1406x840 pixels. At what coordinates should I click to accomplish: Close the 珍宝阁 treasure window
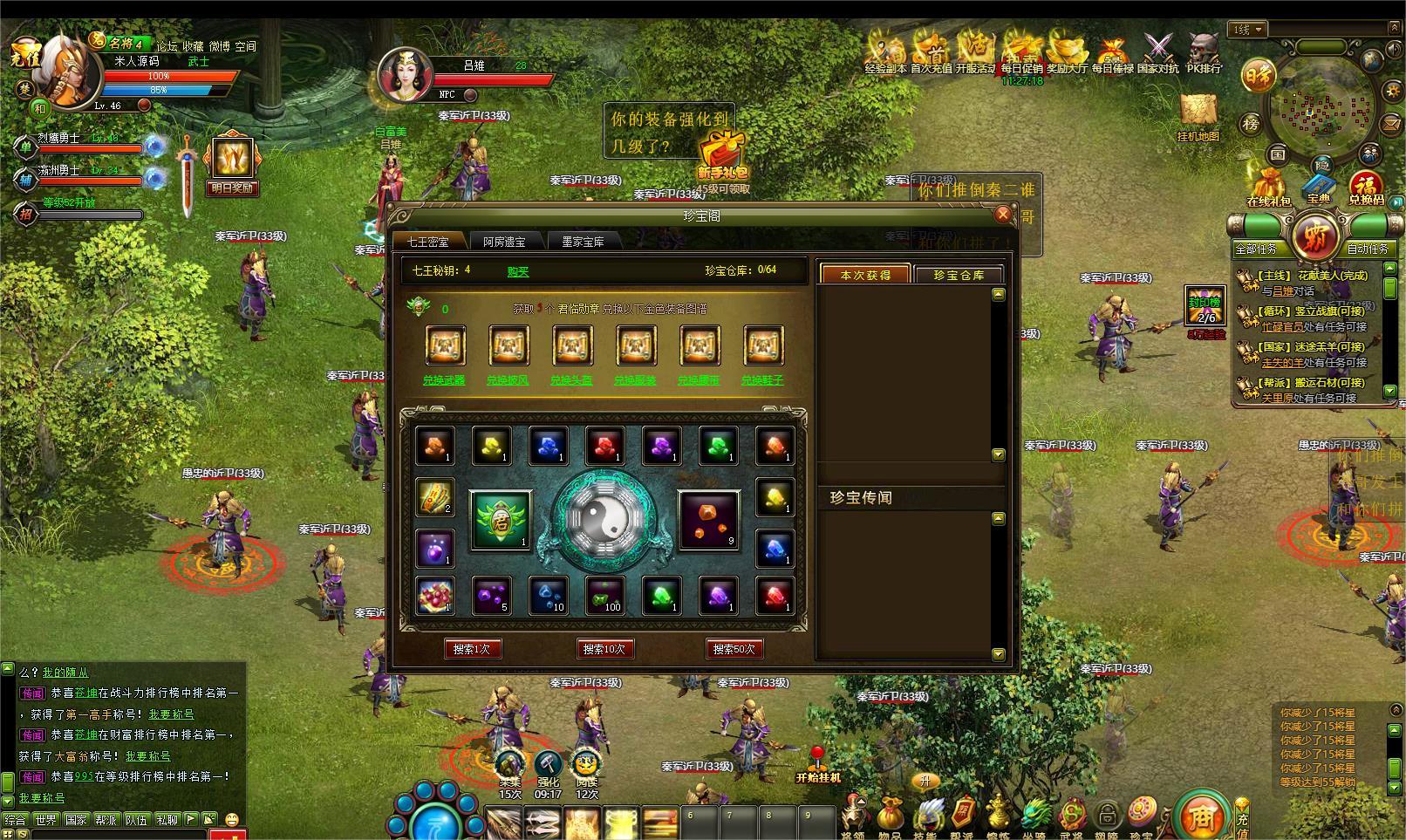click(x=1003, y=215)
